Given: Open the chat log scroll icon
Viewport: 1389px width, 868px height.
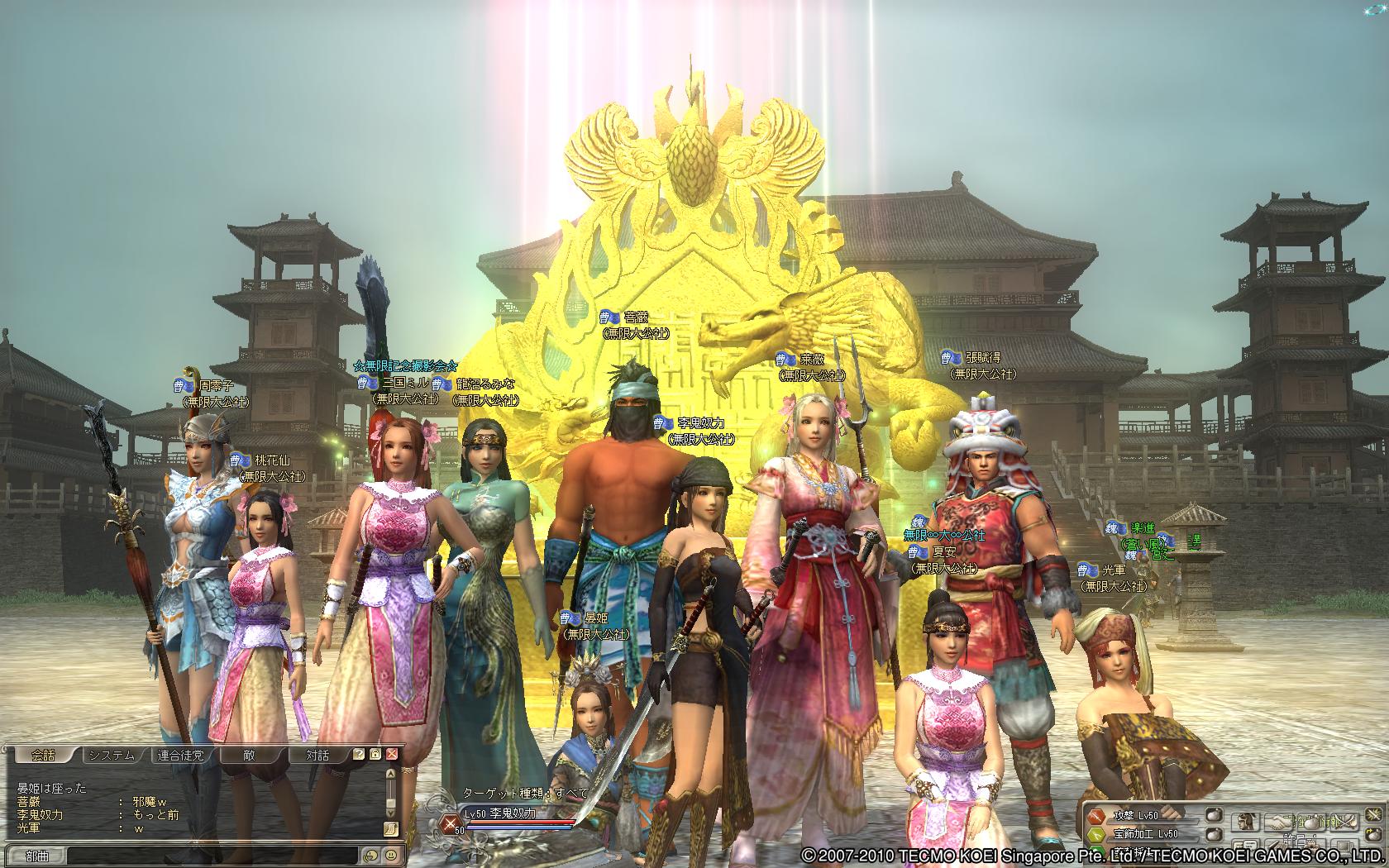Looking at the screenshot, I should 390,829.
